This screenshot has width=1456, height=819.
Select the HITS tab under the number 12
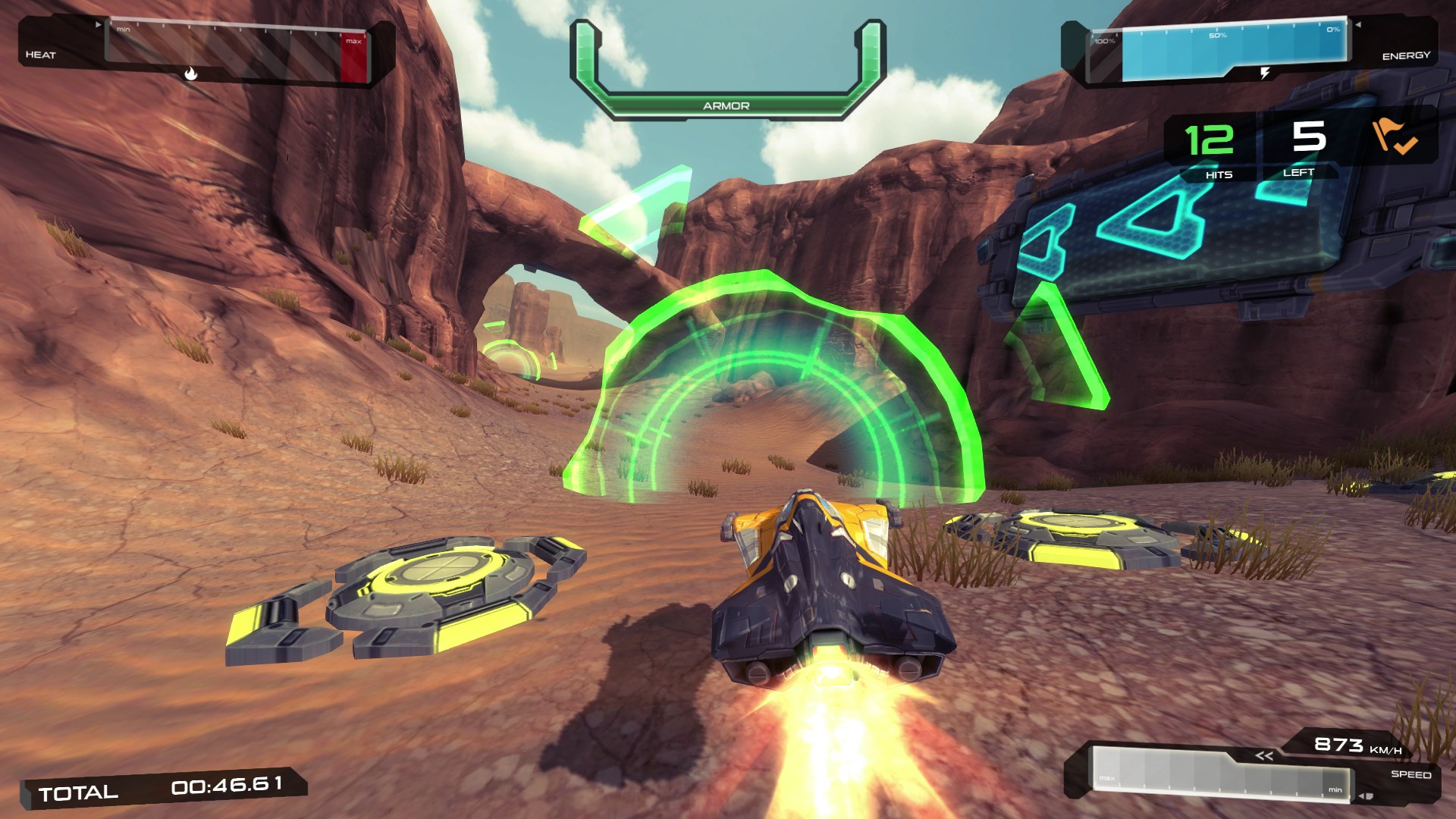click(x=1219, y=174)
